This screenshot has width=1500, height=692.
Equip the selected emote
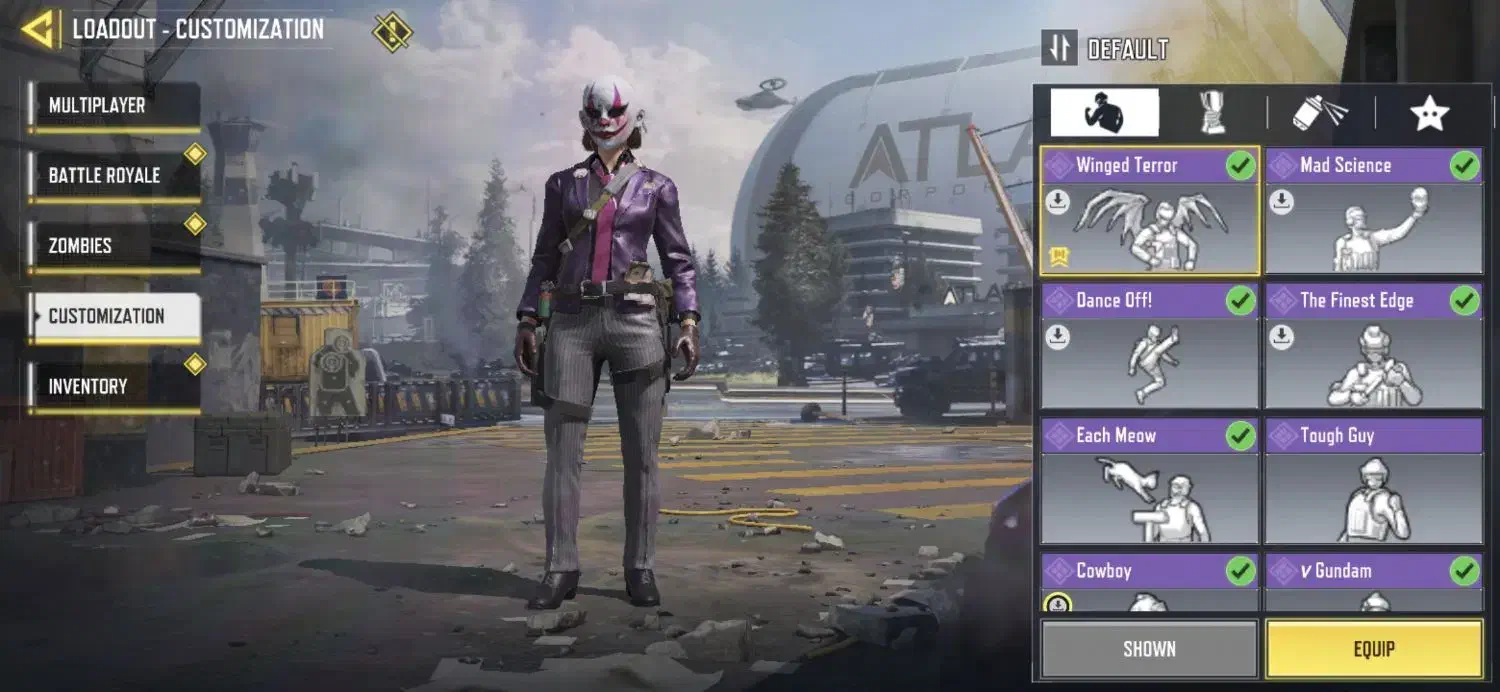pyautogui.click(x=1374, y=649)
